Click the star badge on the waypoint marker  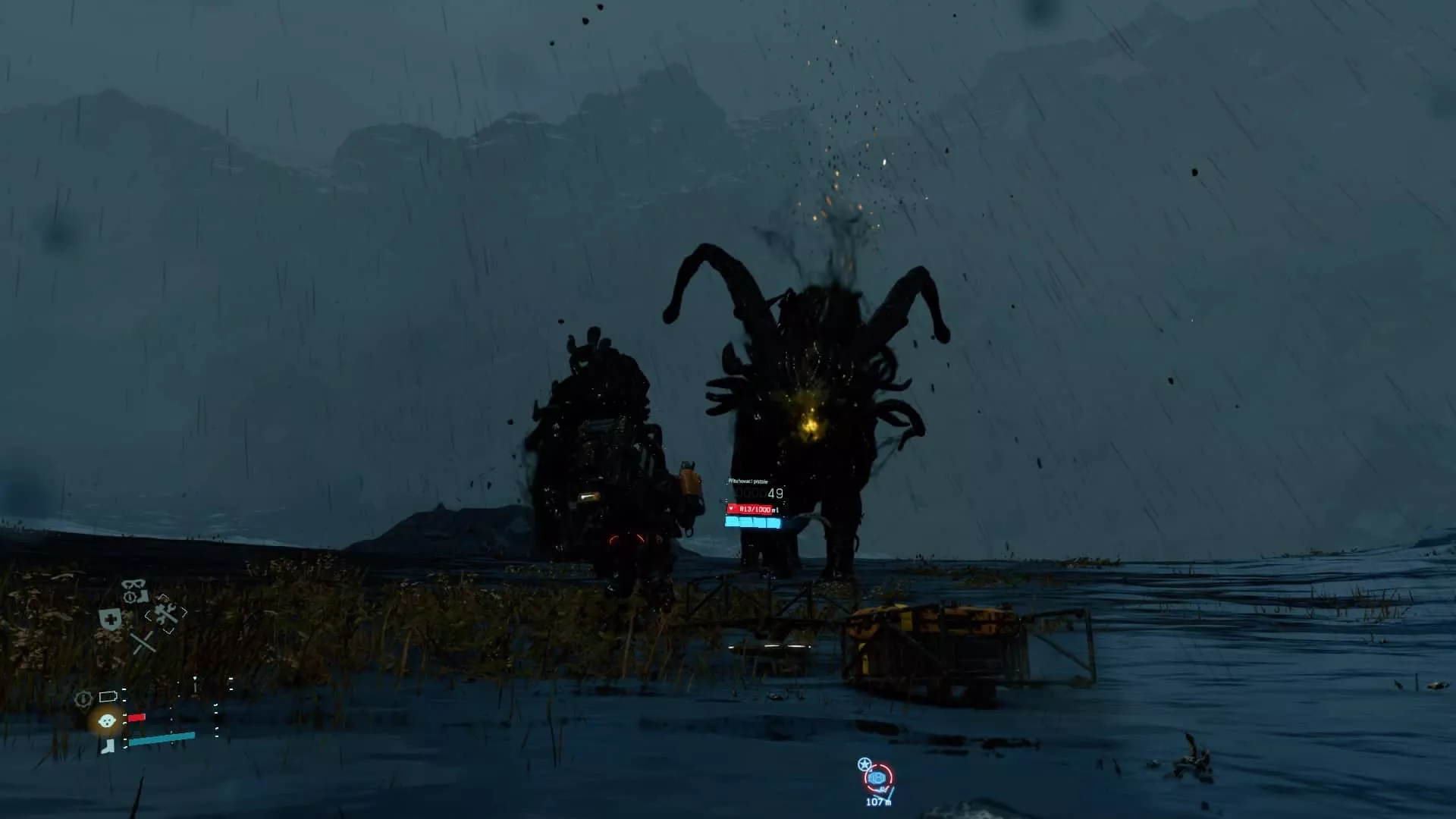864,764
